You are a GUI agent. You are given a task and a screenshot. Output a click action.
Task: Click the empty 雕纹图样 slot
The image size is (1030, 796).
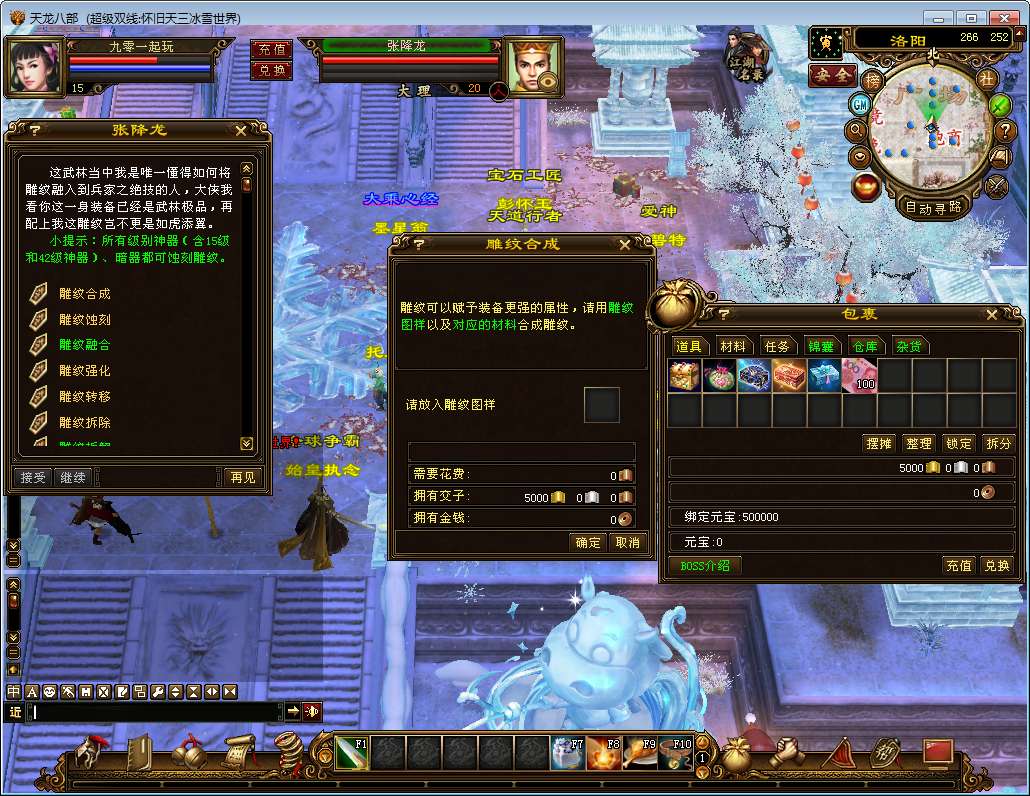pyautogui.click(x=602, y=405)
